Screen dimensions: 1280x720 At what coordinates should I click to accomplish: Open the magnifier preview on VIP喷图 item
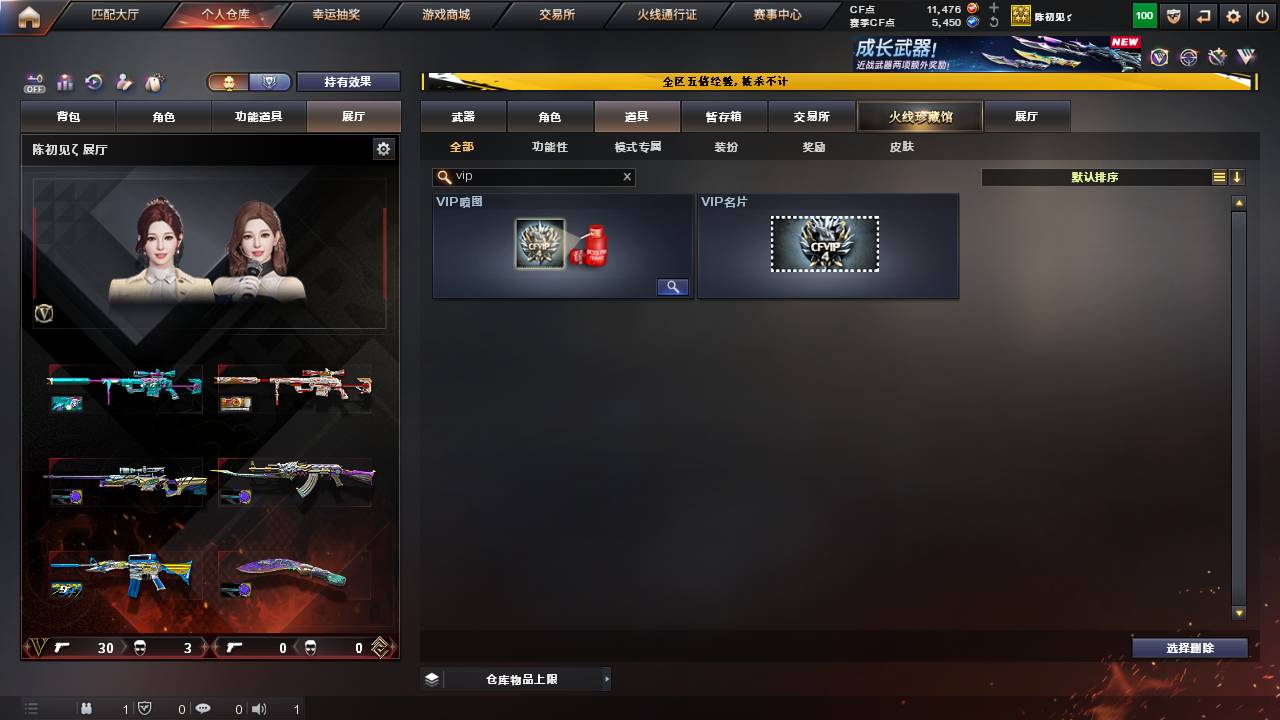tap(672, 287)
